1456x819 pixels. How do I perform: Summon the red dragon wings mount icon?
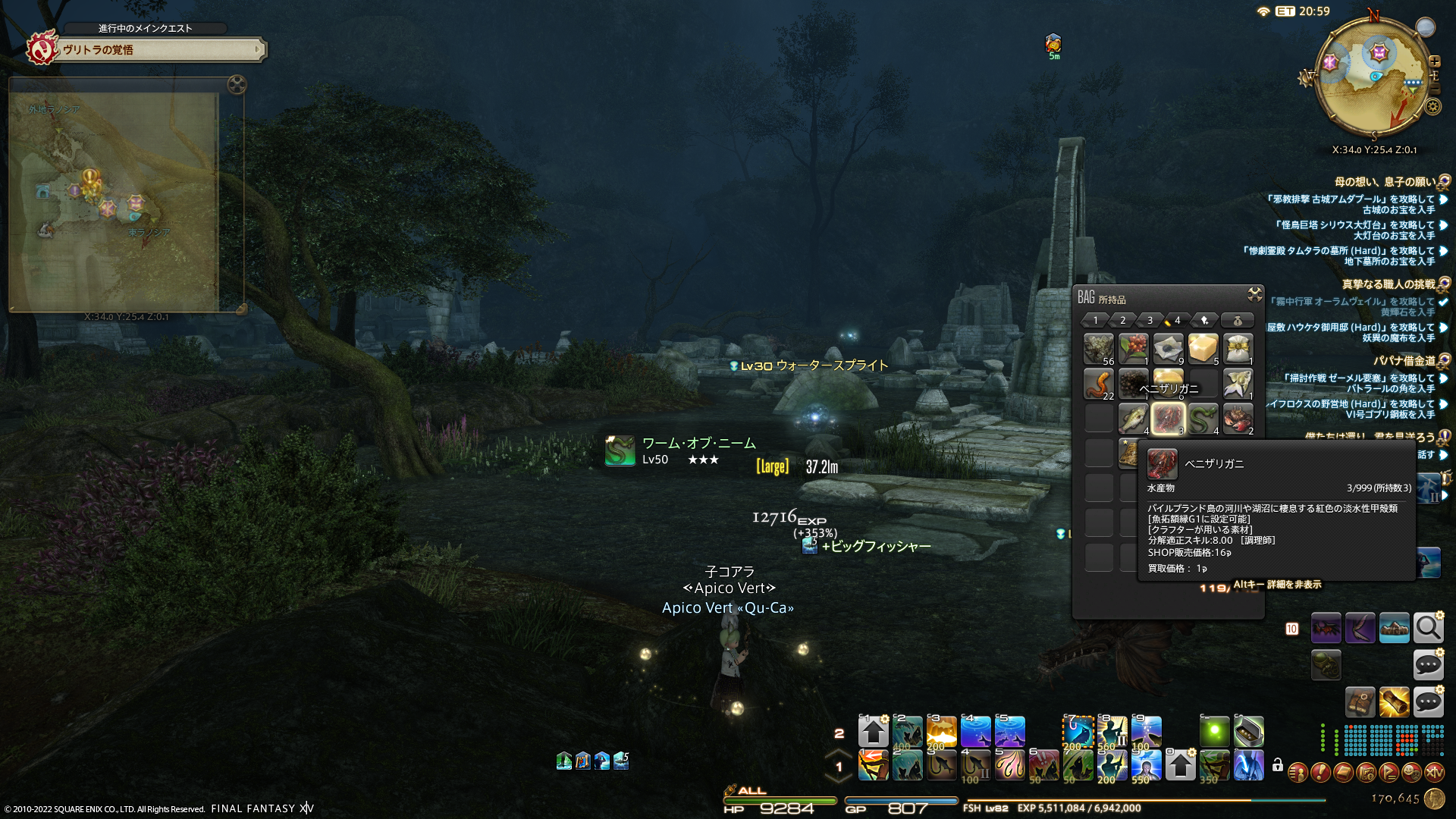coord(1326,628)
